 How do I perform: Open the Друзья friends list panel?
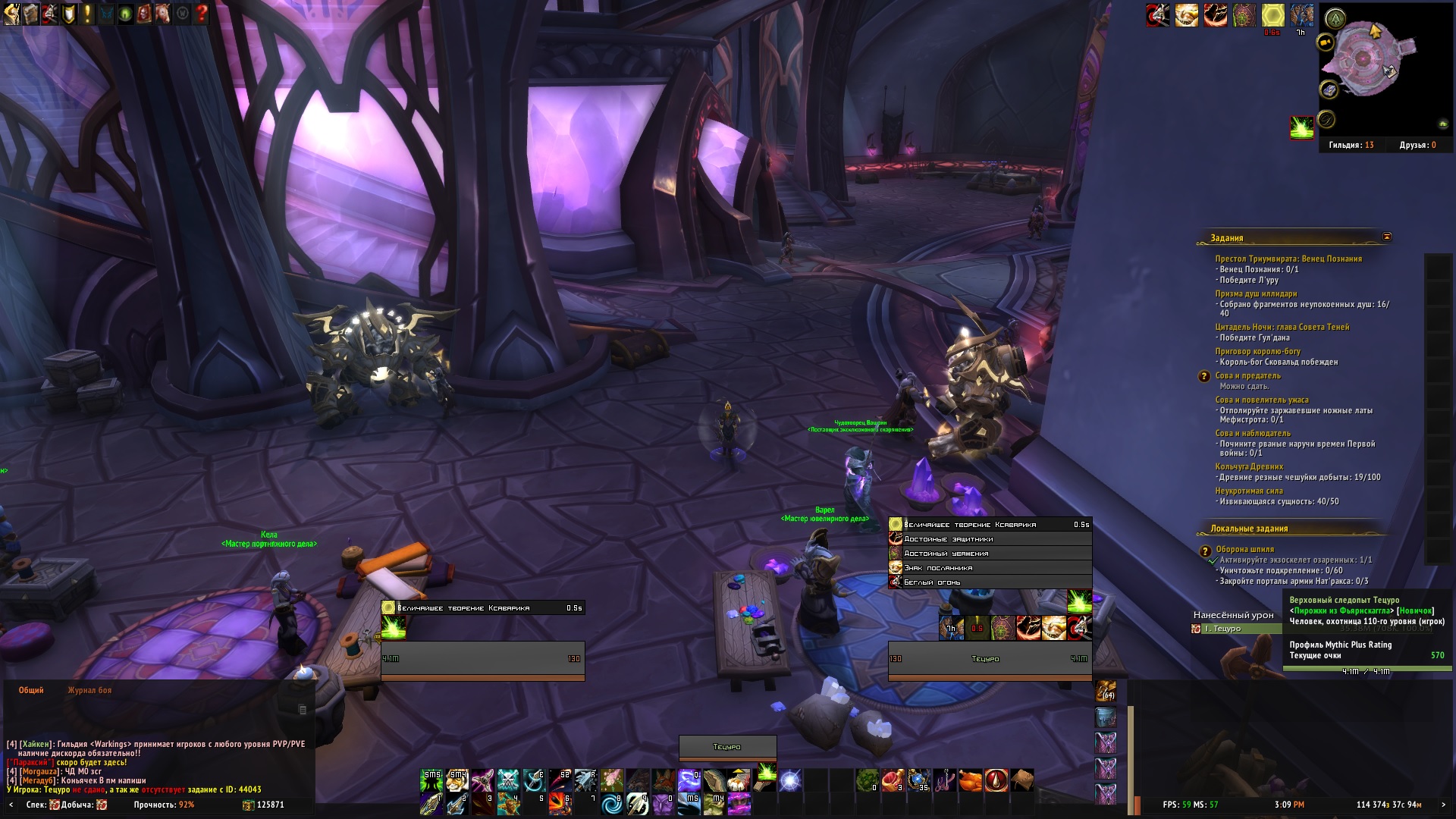coord(1417,145)
